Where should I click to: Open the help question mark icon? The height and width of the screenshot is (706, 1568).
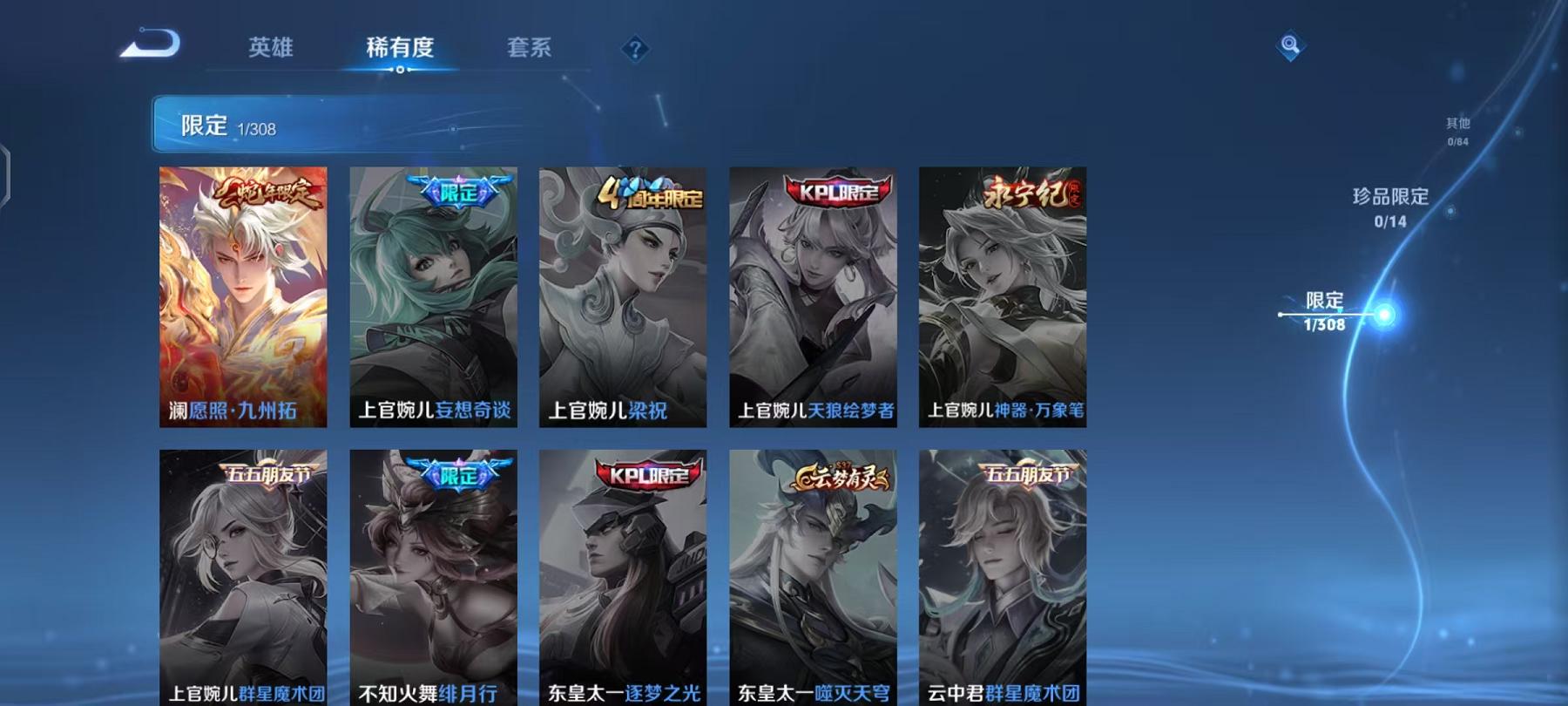637,50
